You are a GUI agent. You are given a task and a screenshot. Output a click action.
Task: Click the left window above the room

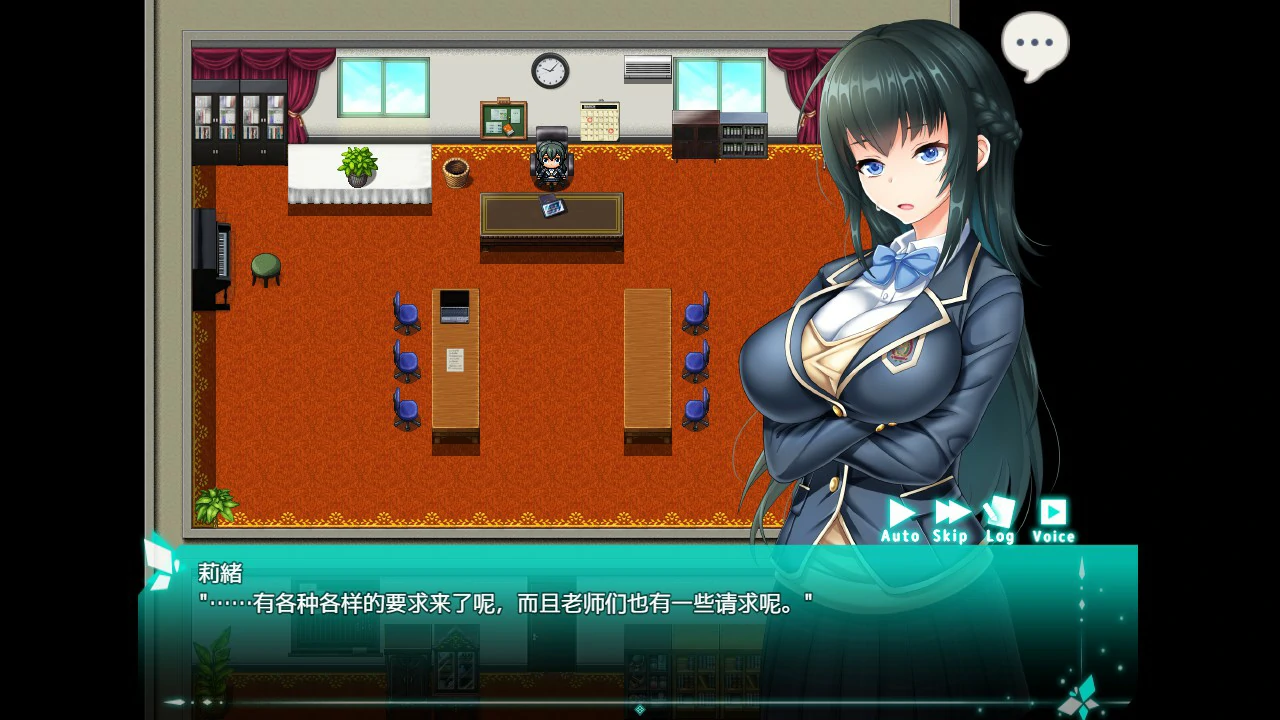click(383, 87)
